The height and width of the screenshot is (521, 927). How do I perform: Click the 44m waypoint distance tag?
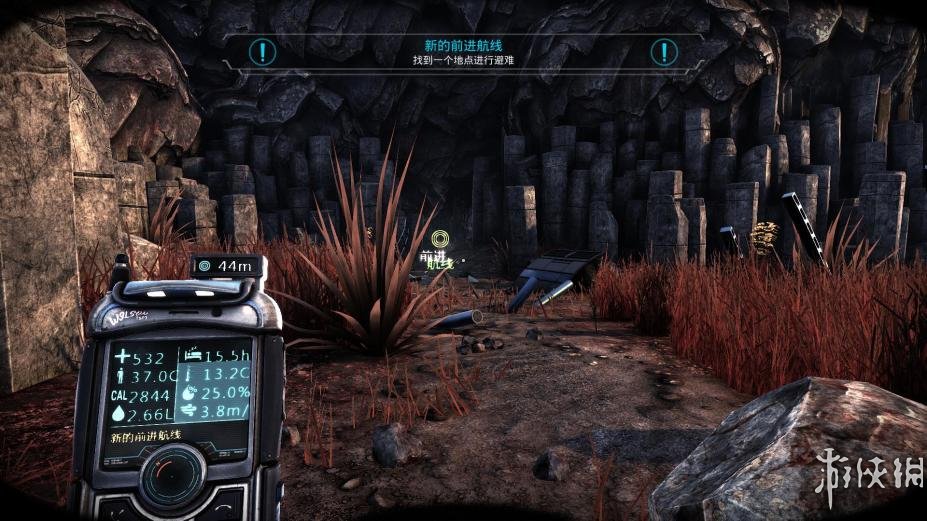click(227, 266)
